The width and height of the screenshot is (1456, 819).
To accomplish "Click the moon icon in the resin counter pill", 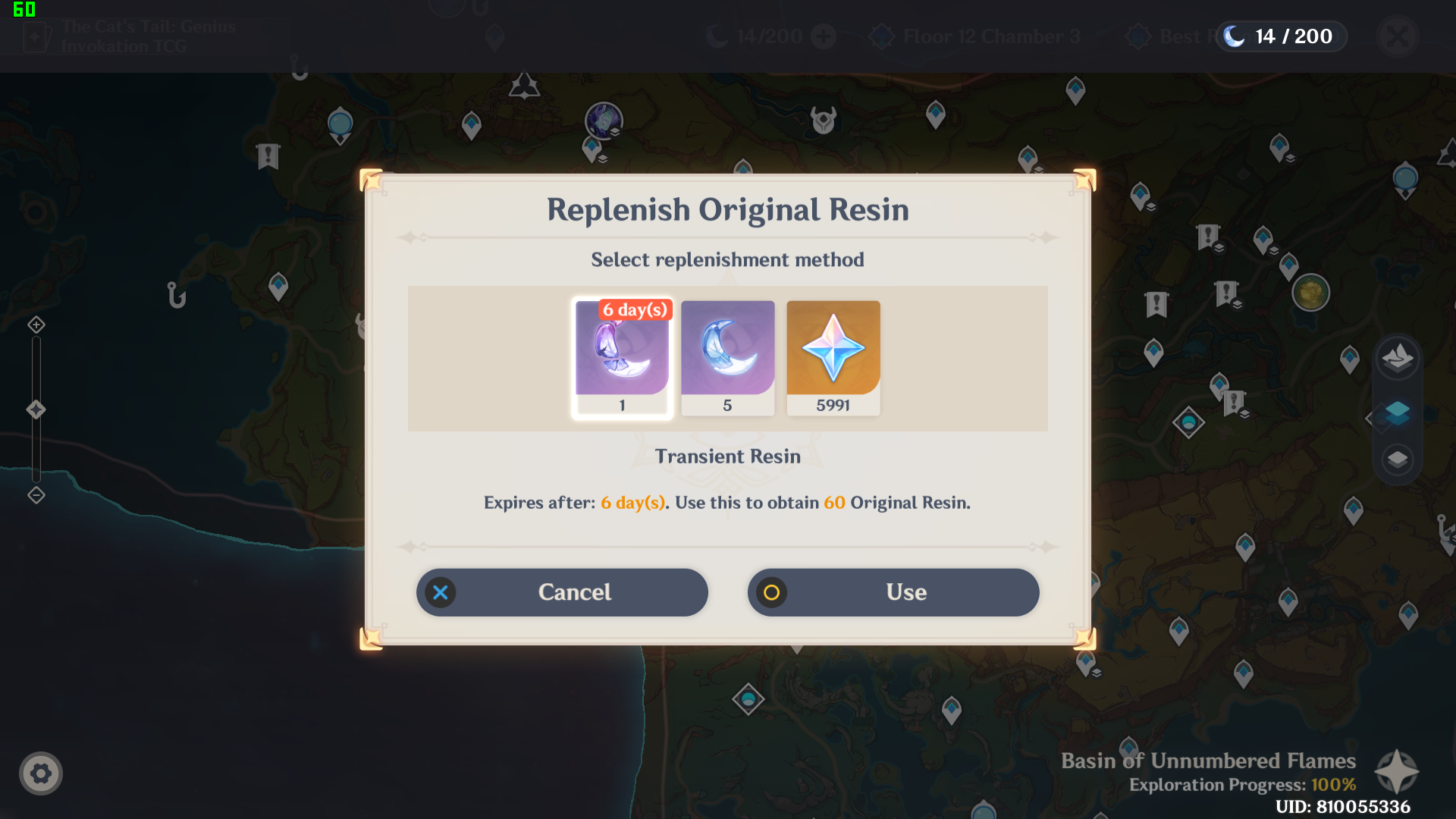I will pos(1234,36).
